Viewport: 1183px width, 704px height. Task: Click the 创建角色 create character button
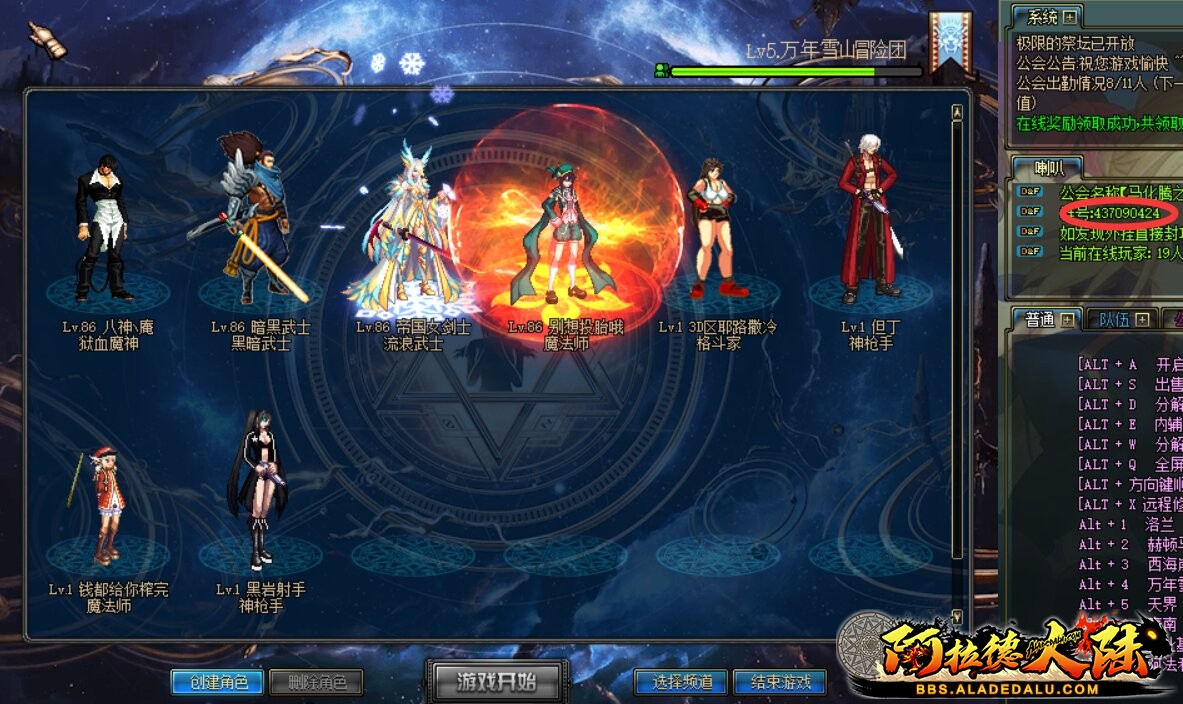coord(217,682)
